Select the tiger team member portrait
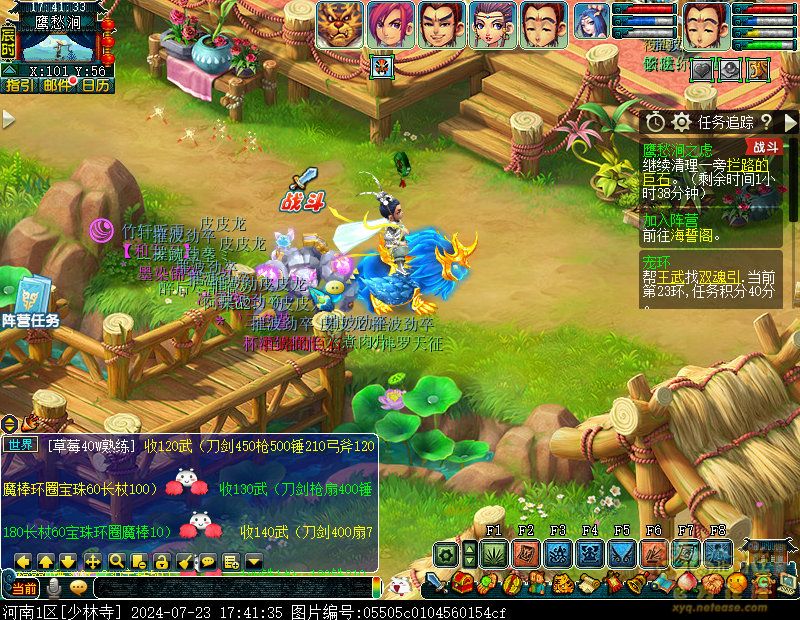This screenshot has height=620, width=800. [340, 24]
